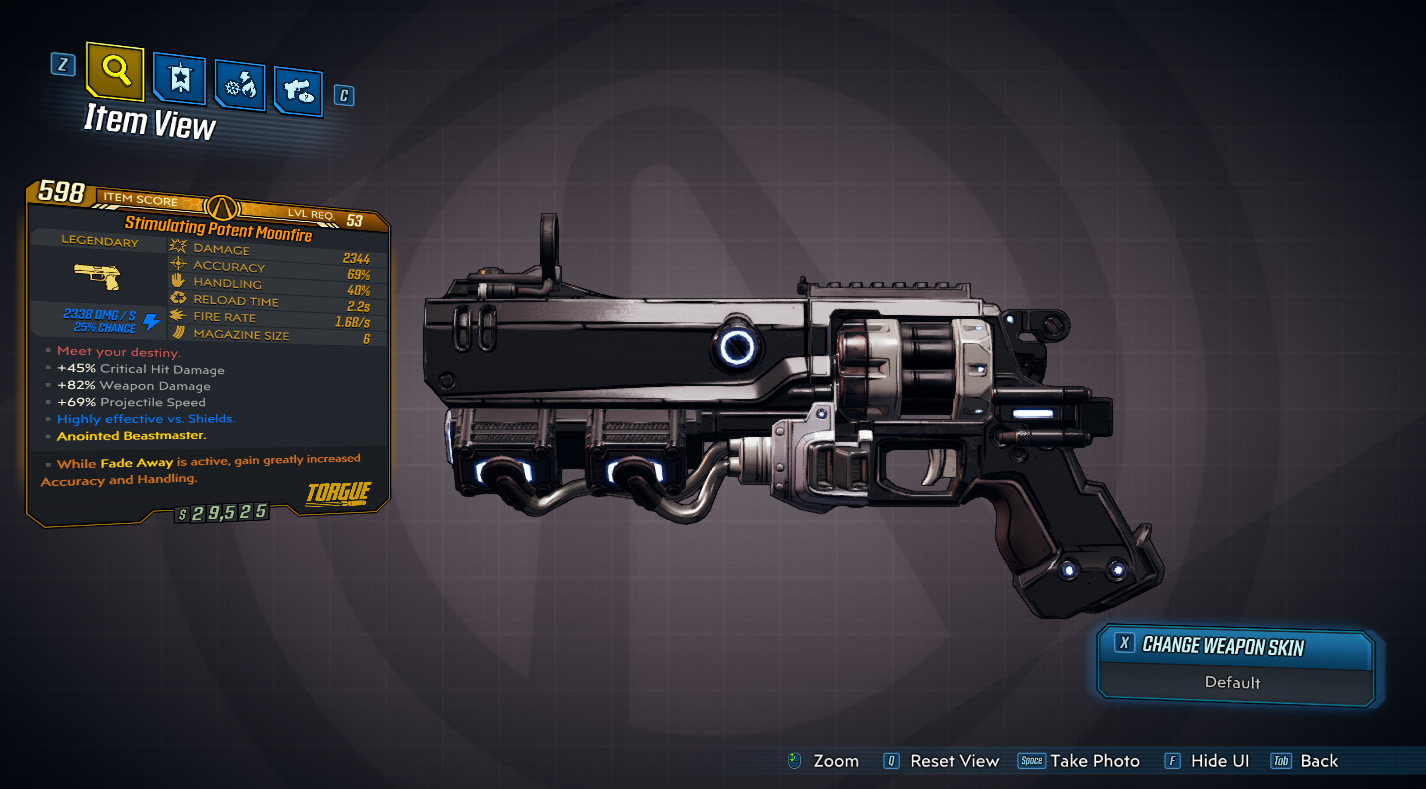Click the Magazine Size bullets icon
The image size is (1426, 789).
coord(177,333)
